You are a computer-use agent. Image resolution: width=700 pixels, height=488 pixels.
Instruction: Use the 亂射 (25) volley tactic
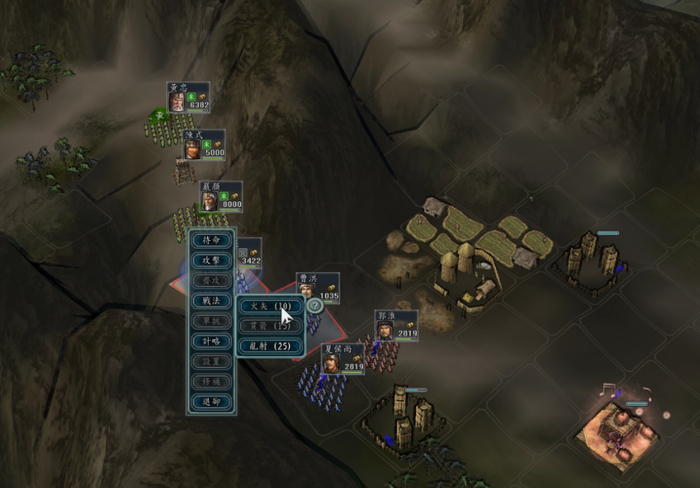[269, 346]
